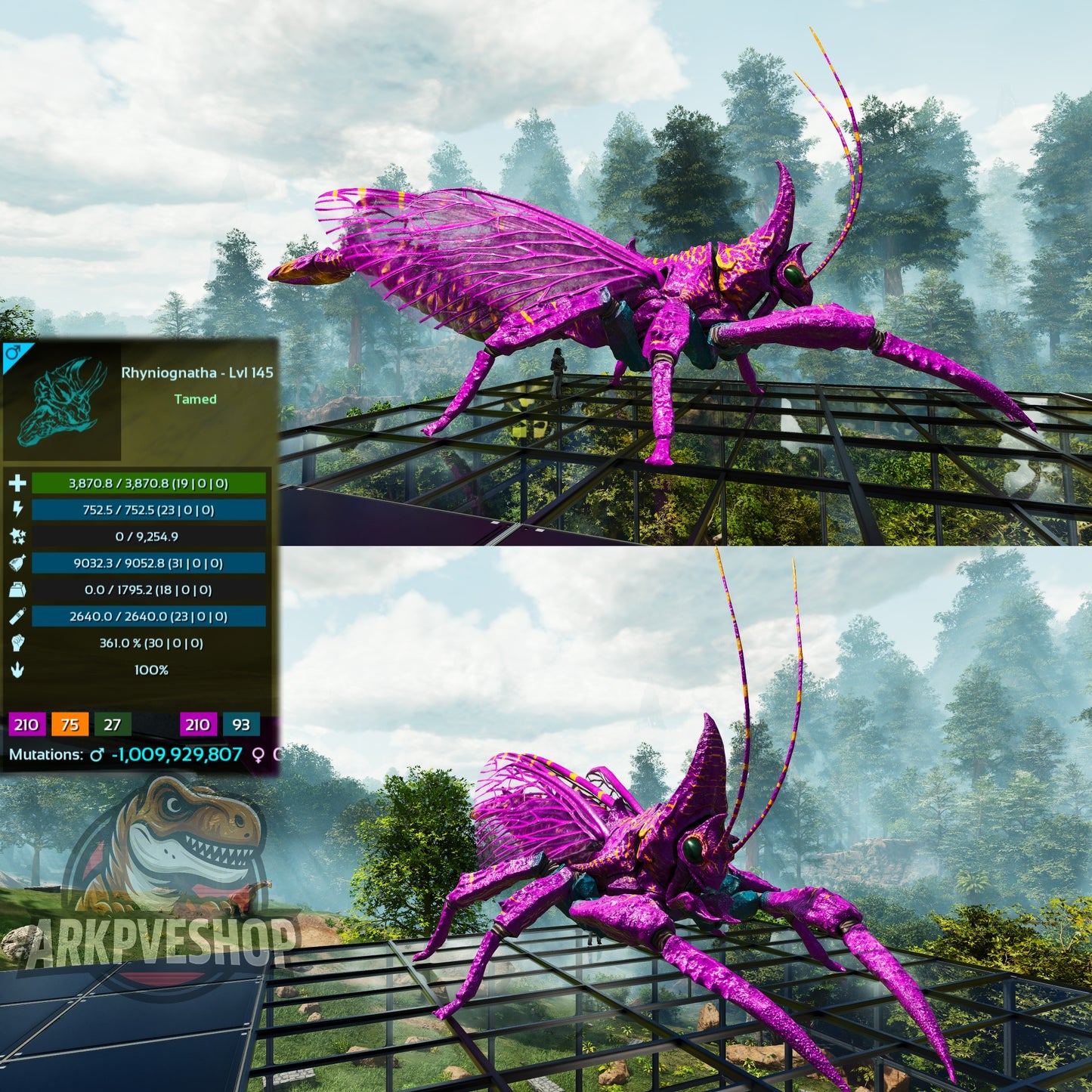Click the Rhyniognatha portrait thumbnail
The height and width of the screenshot is (1092, 1092).
click(62, 401)
